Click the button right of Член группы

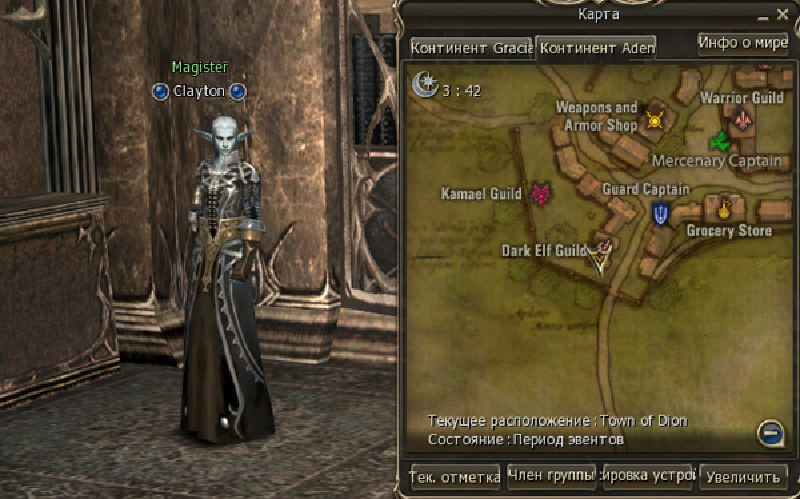[648, 476]
